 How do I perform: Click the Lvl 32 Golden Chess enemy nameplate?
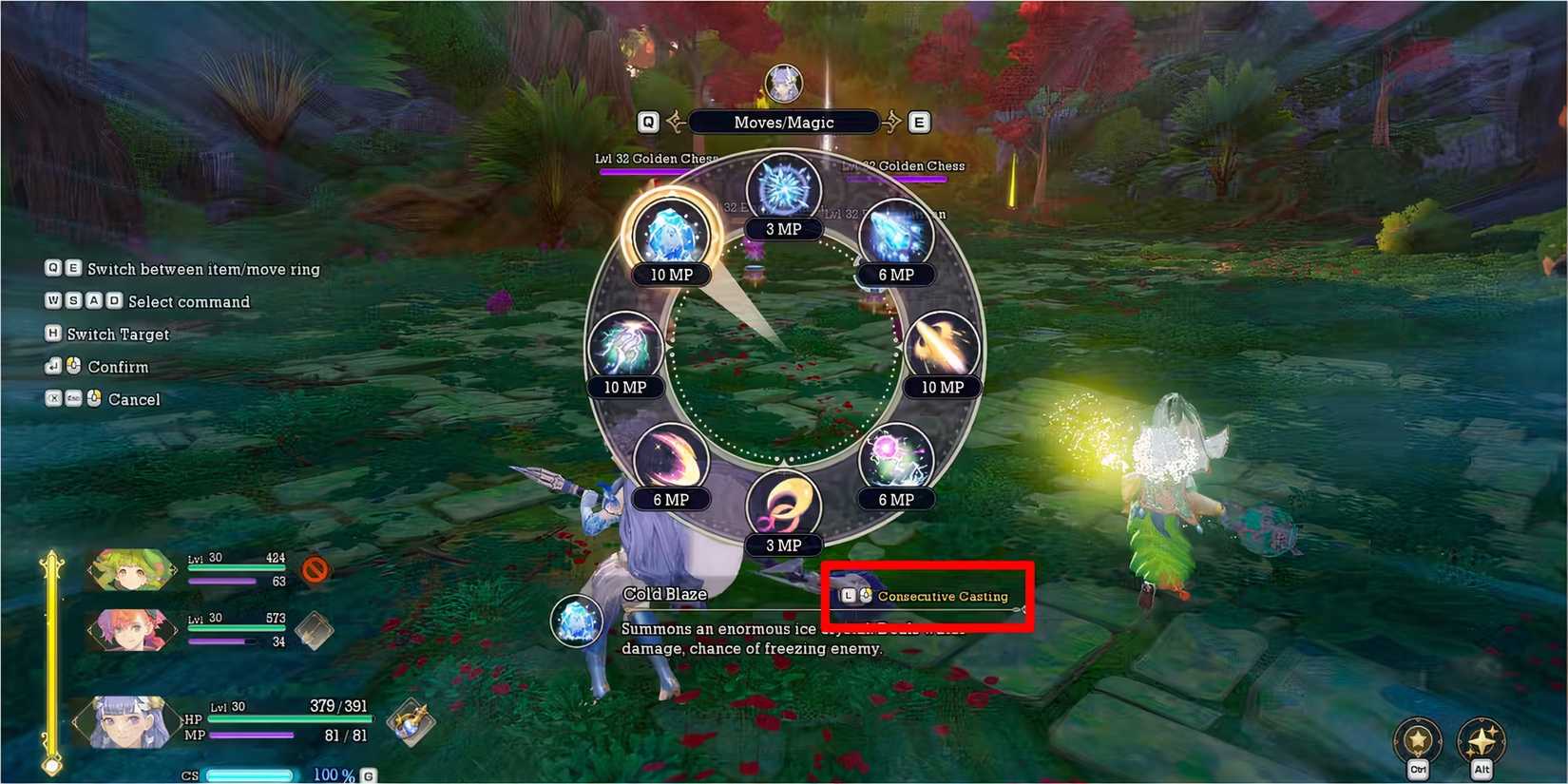pyautogui.click(x=656, y=159)
